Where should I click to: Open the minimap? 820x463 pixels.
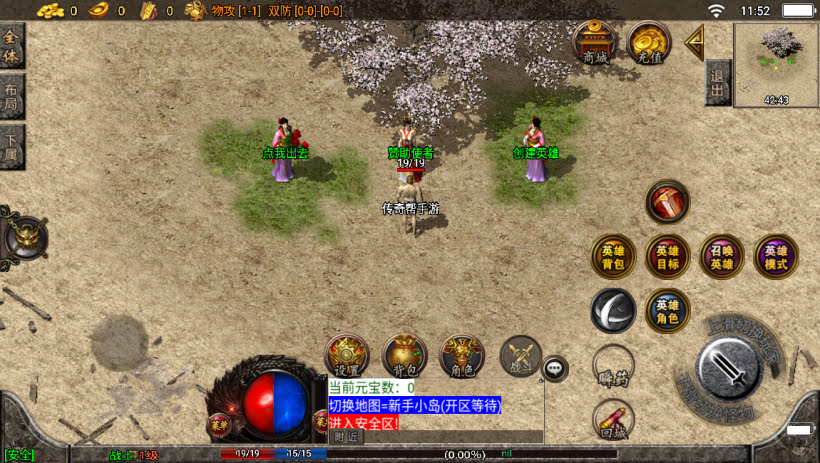[776, 64]
